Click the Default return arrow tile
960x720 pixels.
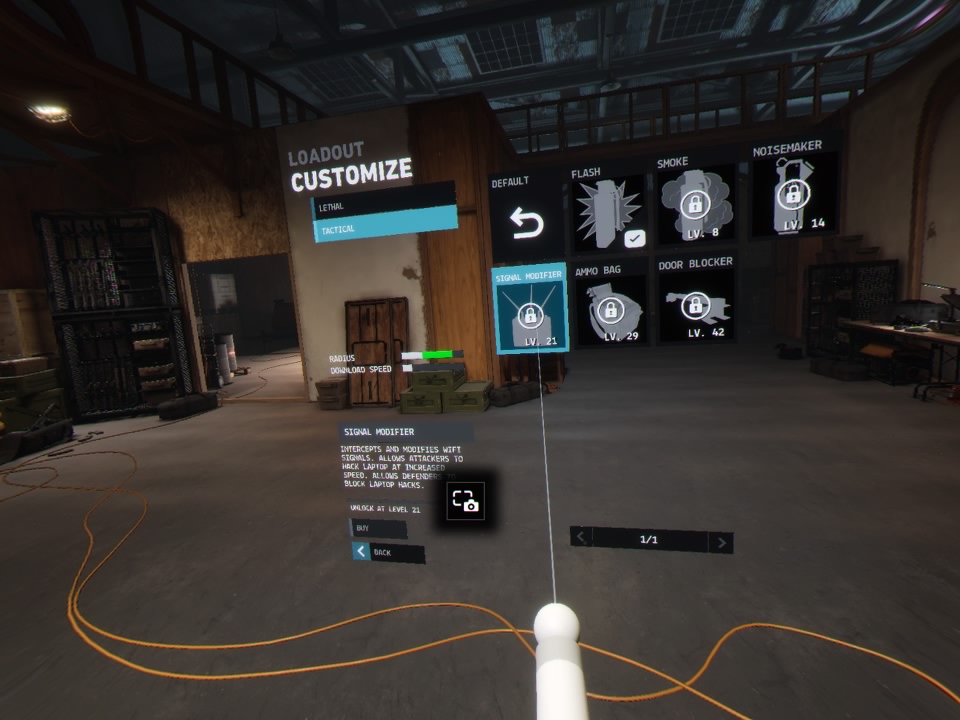click(x=526, y=223)
